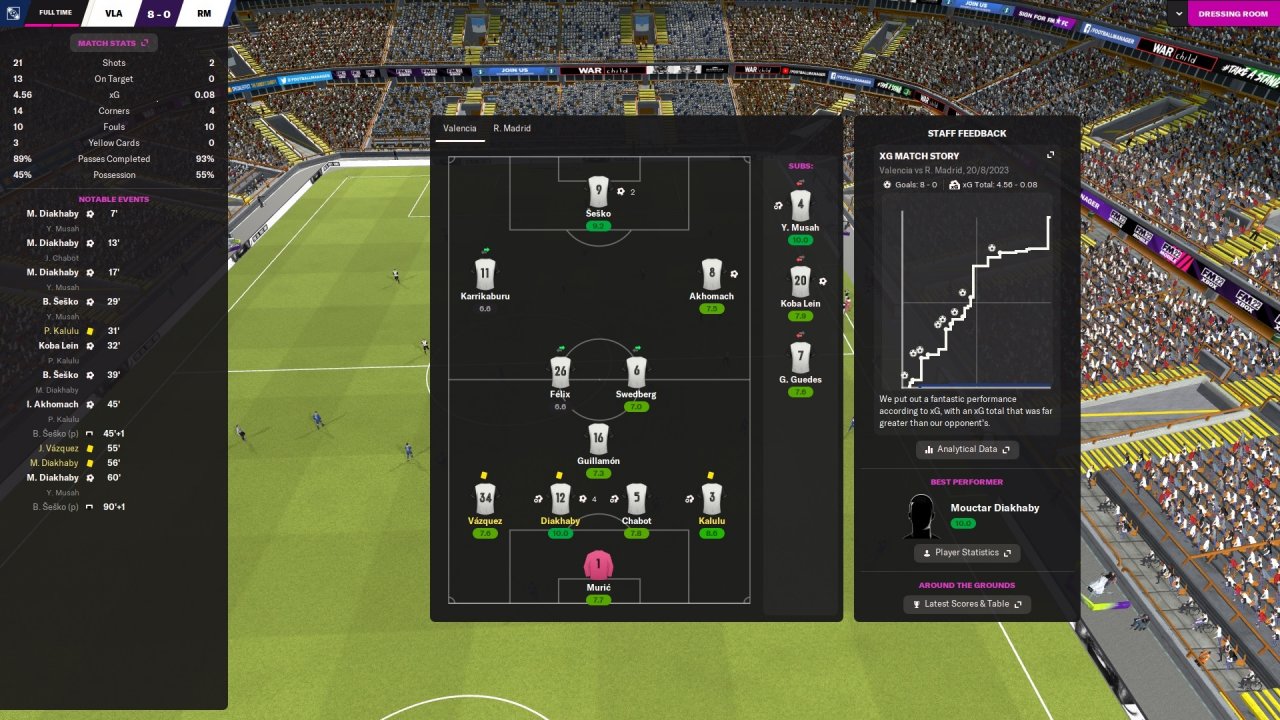
Task: Open Analytical Data
Action: 967,450
